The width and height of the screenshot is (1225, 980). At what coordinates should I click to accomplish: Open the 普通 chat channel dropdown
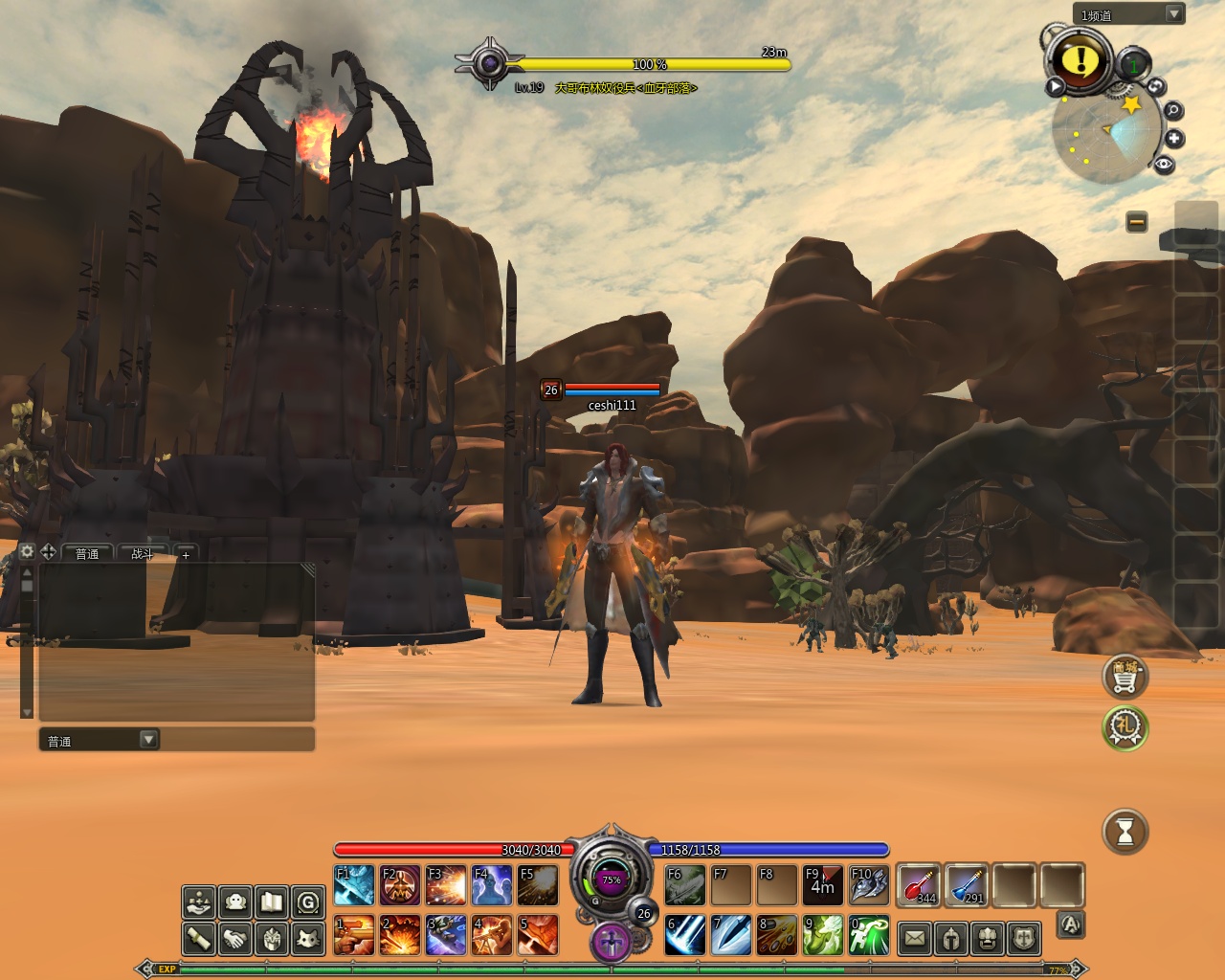pyautogui.click(x=148, y=740)
